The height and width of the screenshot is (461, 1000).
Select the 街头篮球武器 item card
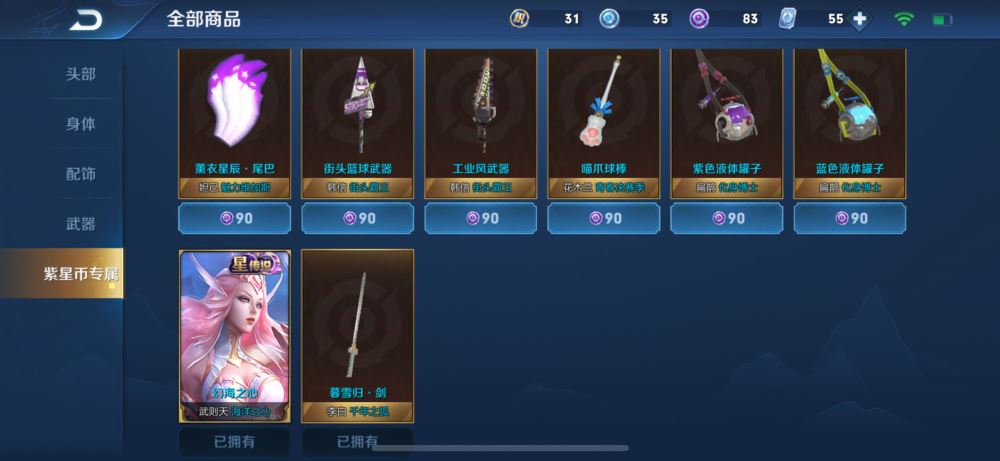(x=358, y=122)
